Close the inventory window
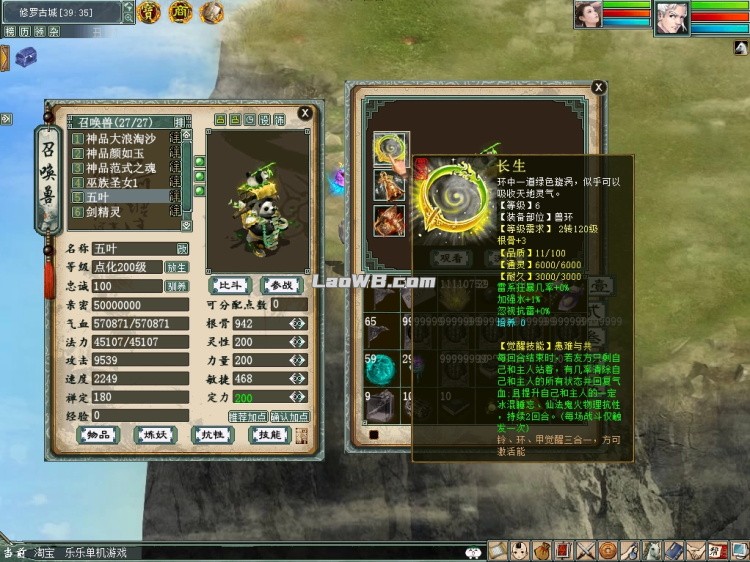Image resolution: width=750 pixels, height=562 pixels. tap(598, 89)
